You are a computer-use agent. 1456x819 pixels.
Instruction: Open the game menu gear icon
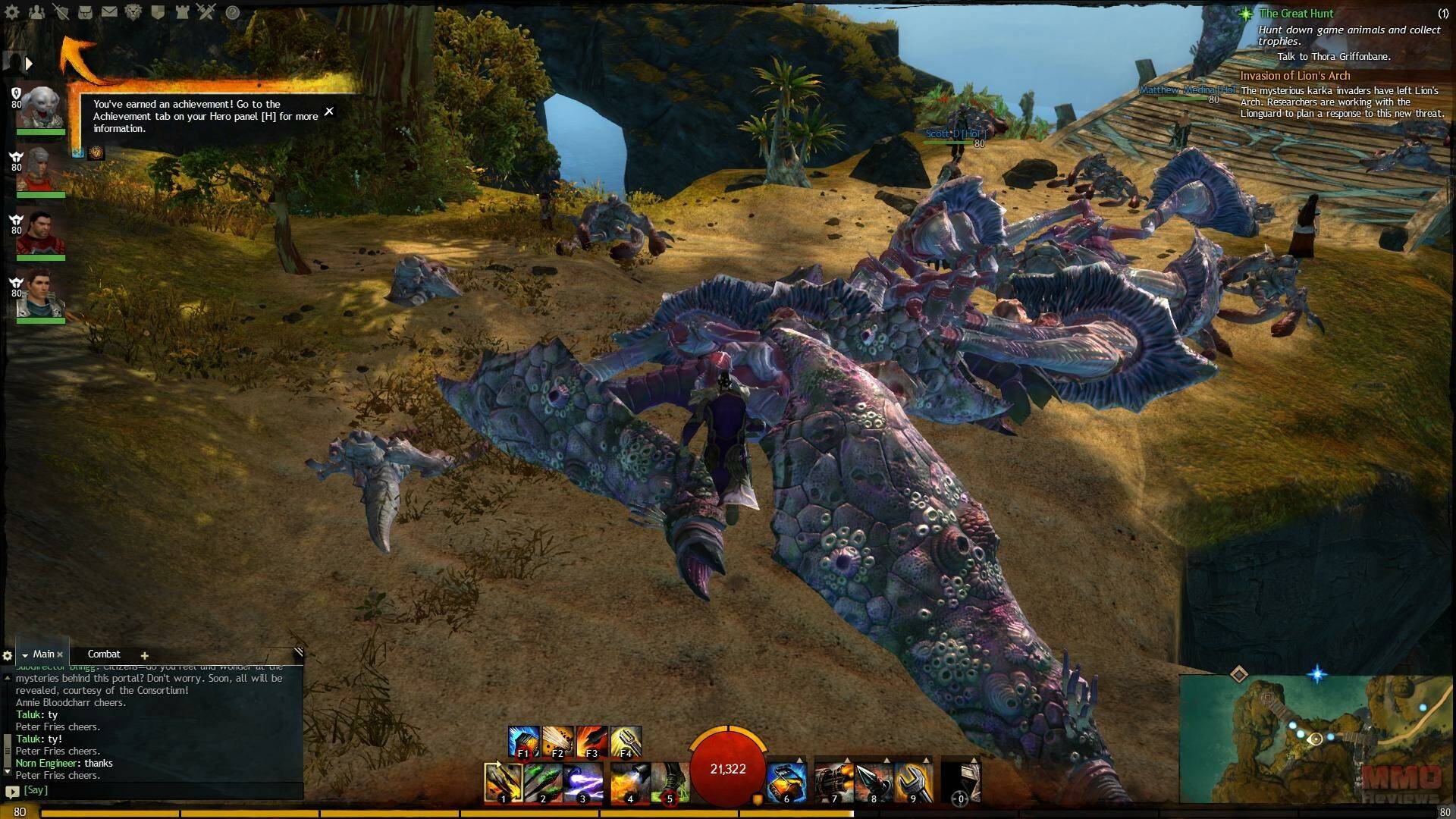[x=12, y=12]
